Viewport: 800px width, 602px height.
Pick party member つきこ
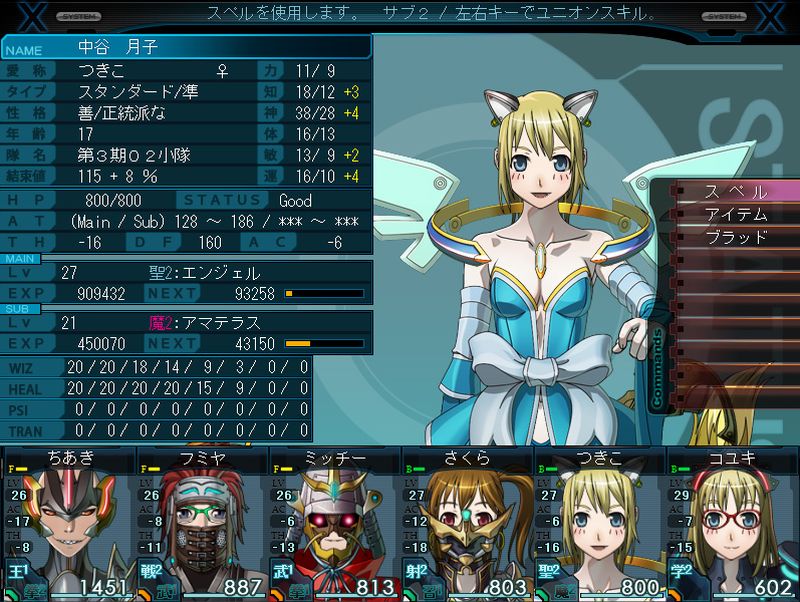point(600,525)
